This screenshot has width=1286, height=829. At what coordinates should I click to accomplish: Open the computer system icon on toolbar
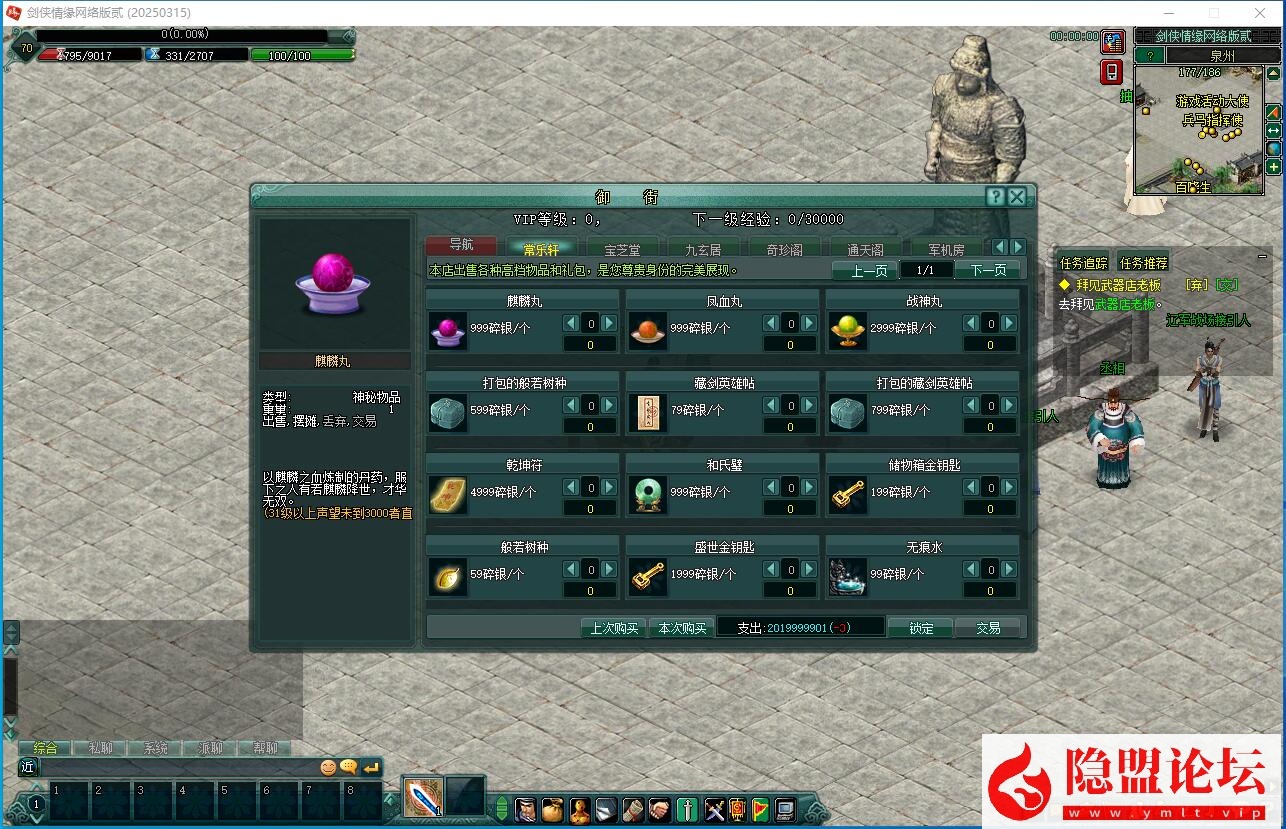[786, 811]
